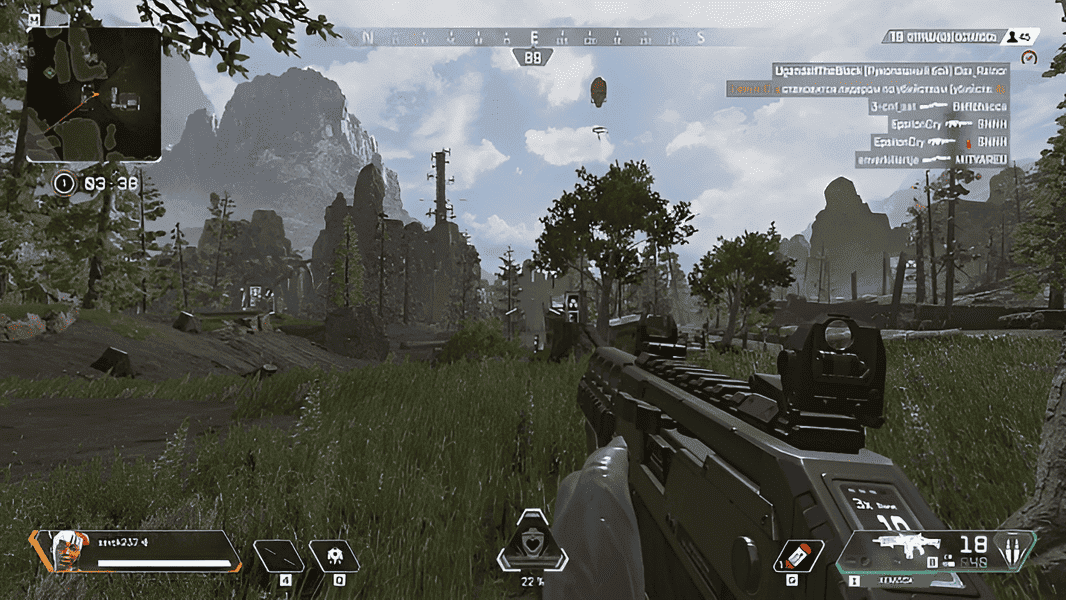
Task: Open the minimap in the corner
Action: (94, 94)
